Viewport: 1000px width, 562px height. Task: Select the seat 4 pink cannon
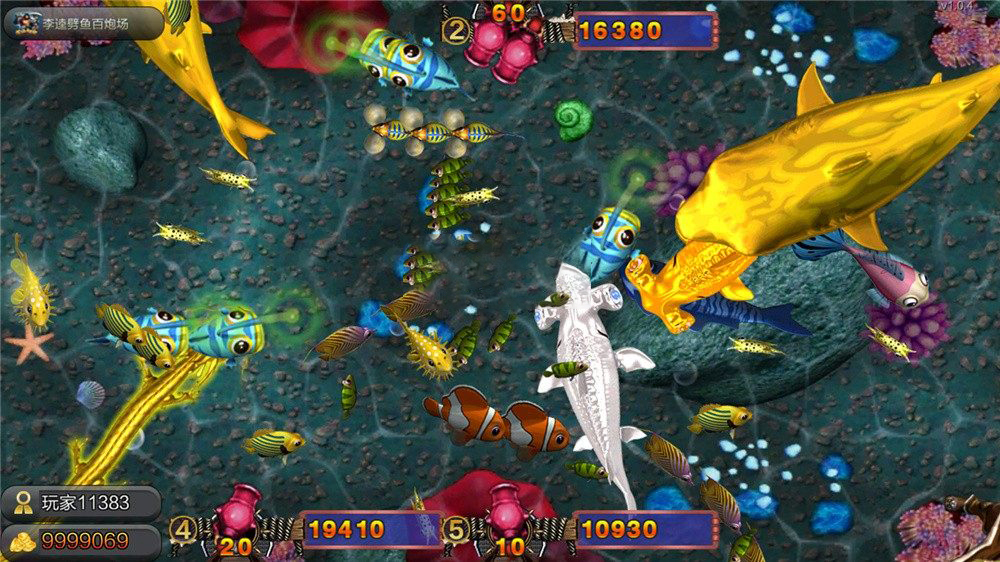coord(239,508)
